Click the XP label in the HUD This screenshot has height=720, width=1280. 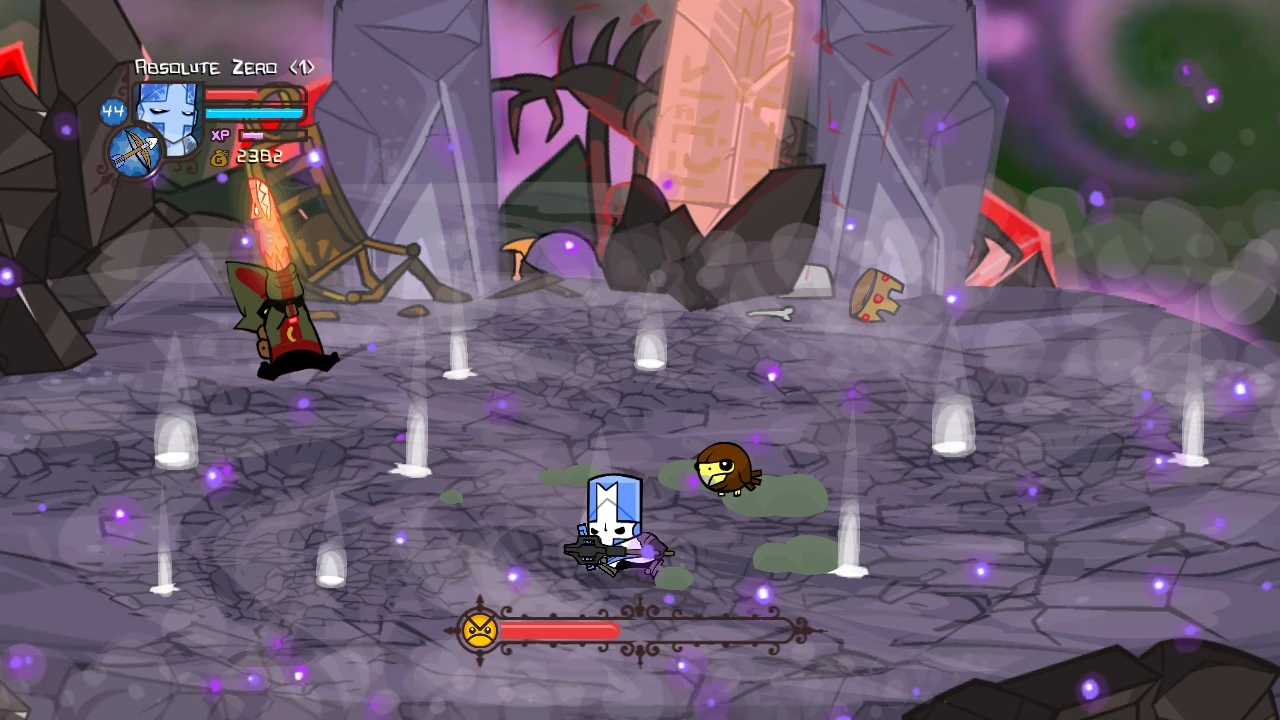tap(222, 134)
